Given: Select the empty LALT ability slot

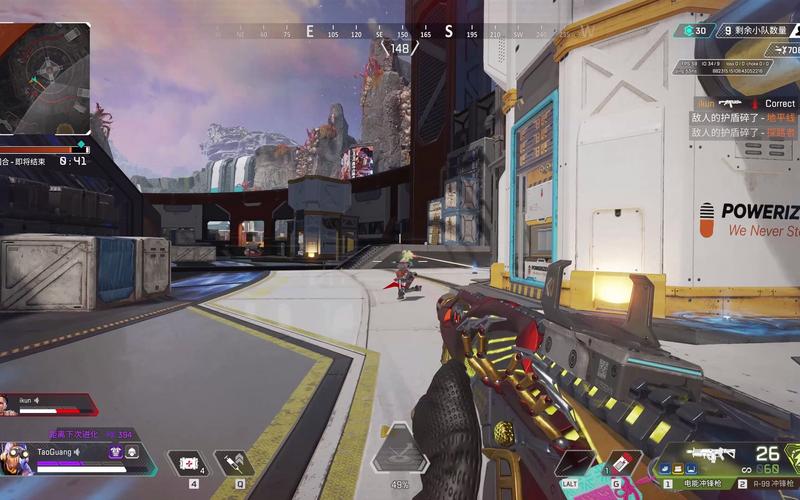Looking at the screenshot, I should point(572,464).
